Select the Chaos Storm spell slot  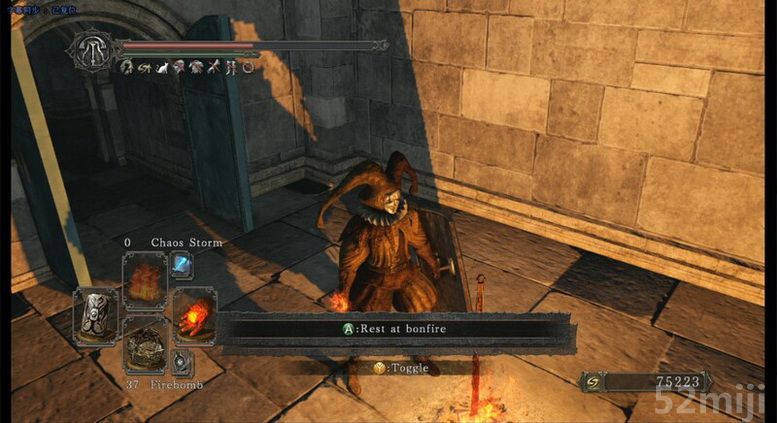(x=145, y=277)
